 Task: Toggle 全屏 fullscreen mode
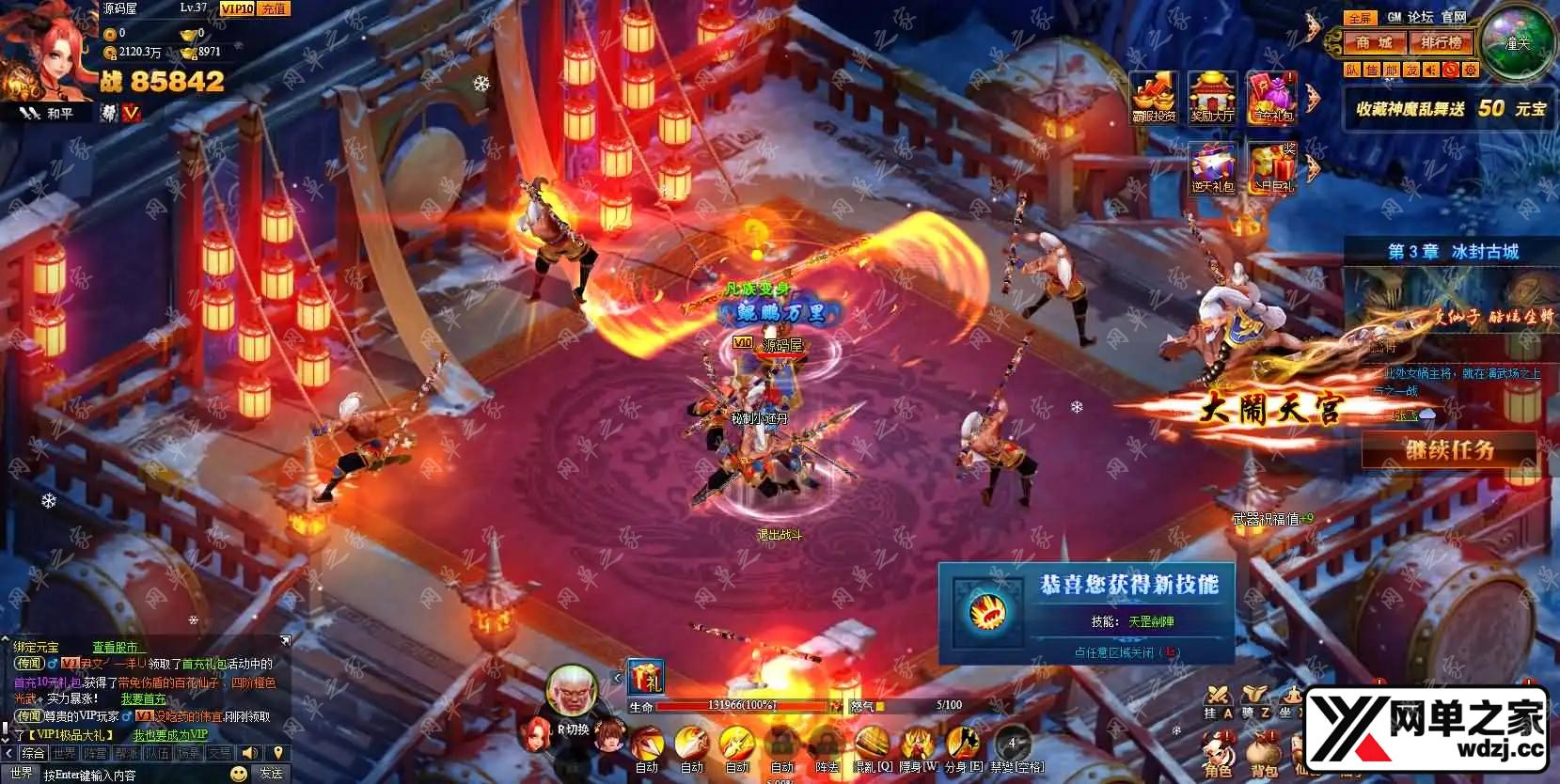click(x=1359, y=17)
